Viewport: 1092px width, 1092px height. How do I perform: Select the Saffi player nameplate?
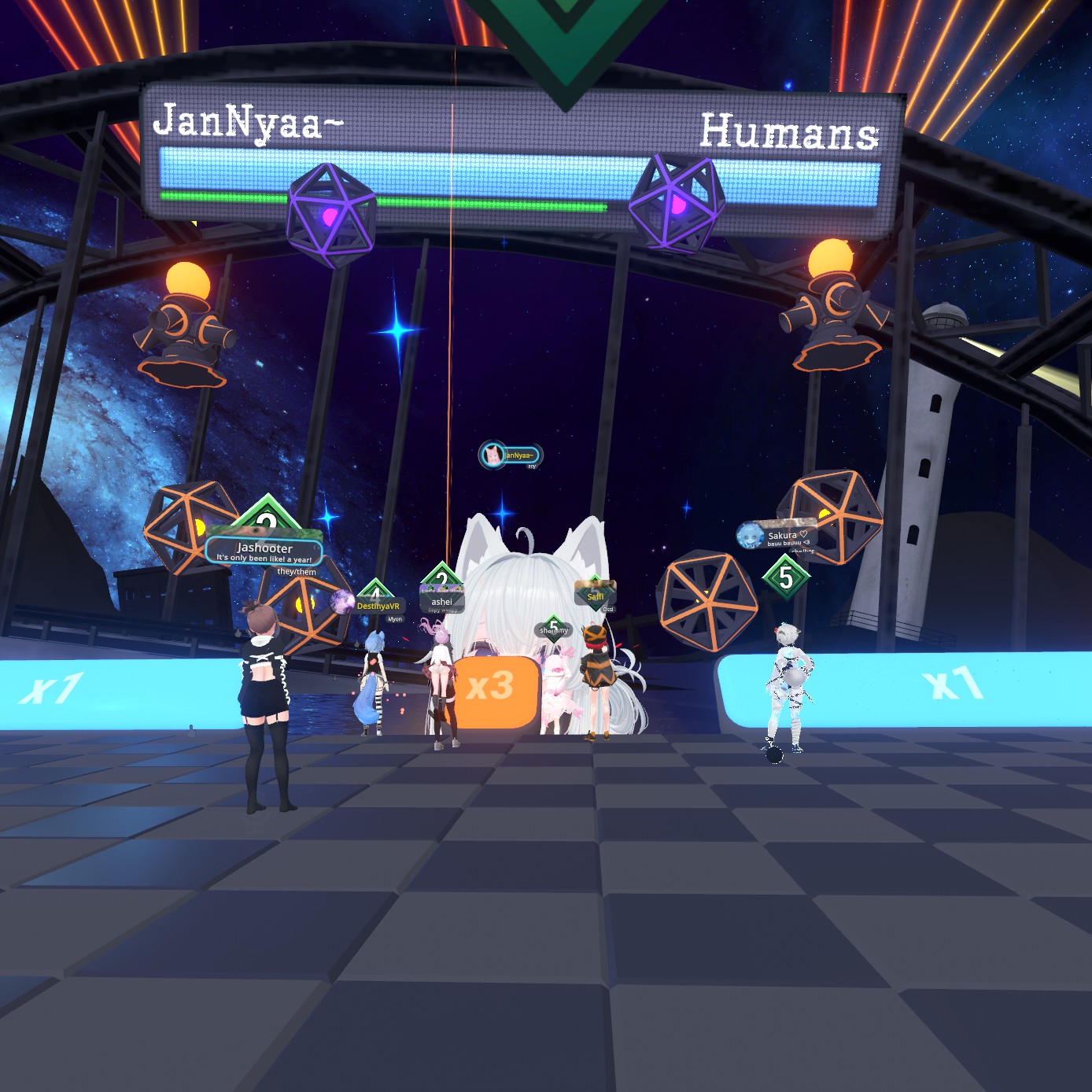596,596
